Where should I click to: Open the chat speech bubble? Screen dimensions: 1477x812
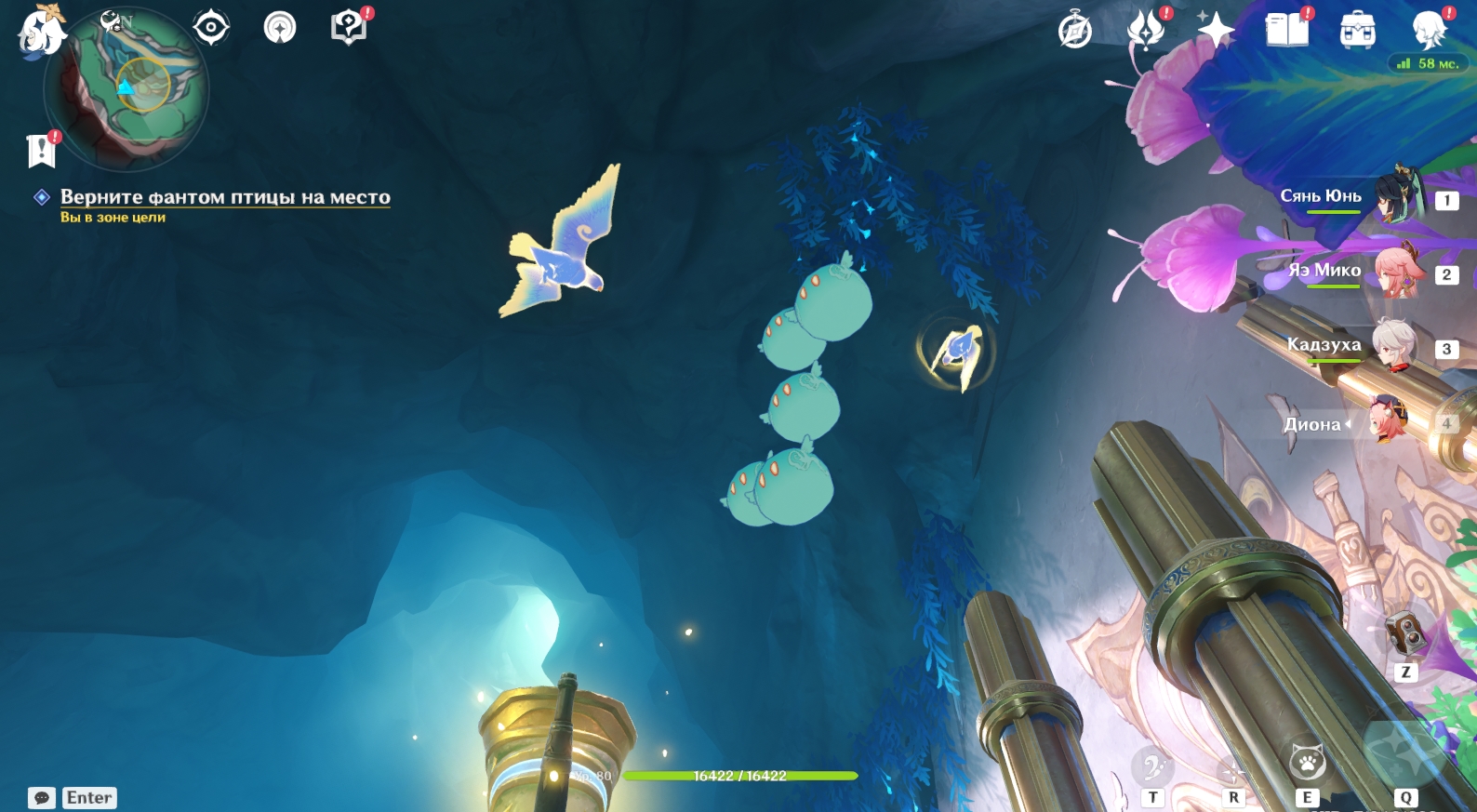click(42, 798)
